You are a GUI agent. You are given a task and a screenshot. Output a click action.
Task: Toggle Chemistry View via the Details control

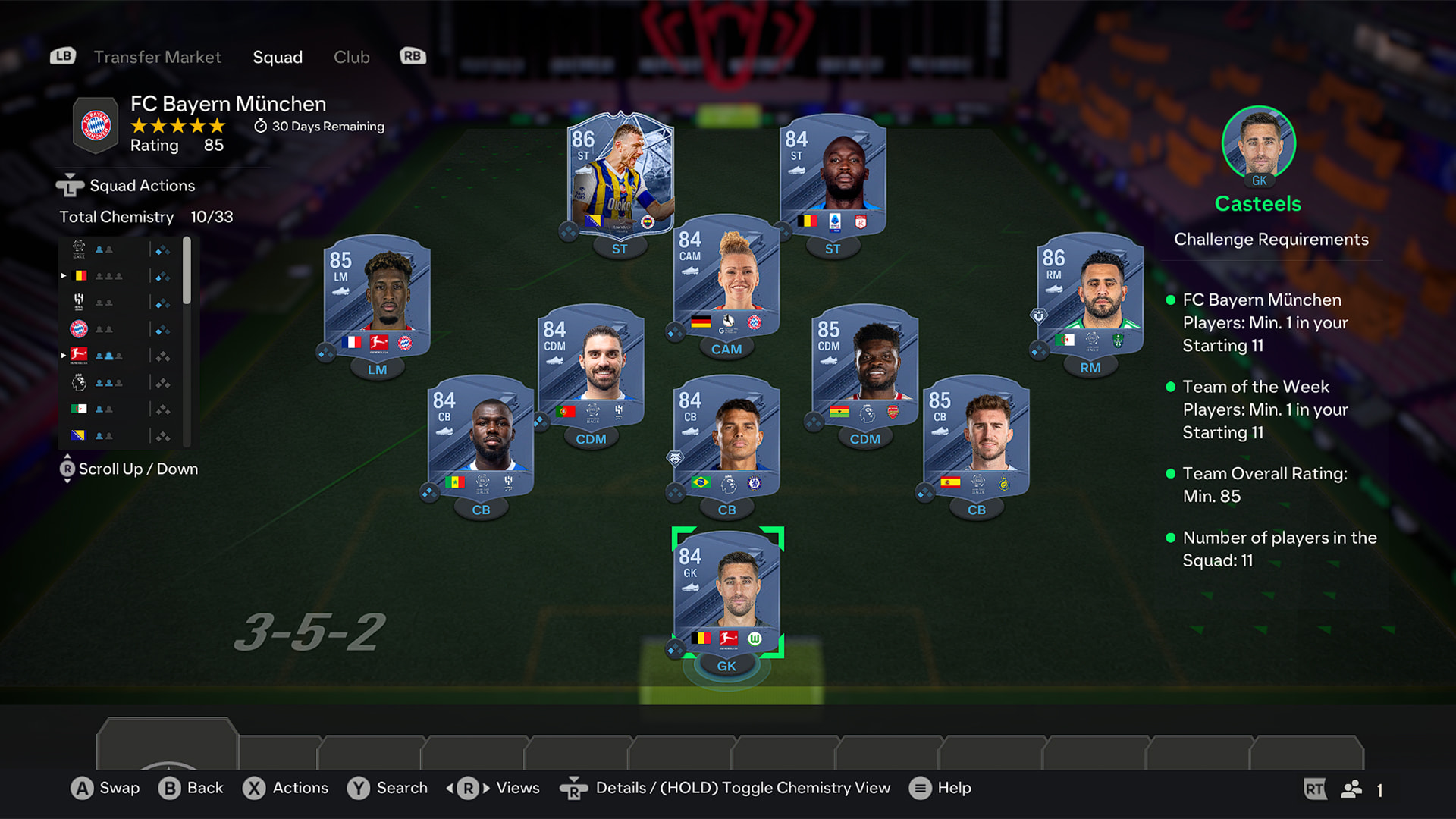click(x=574, y=788)
